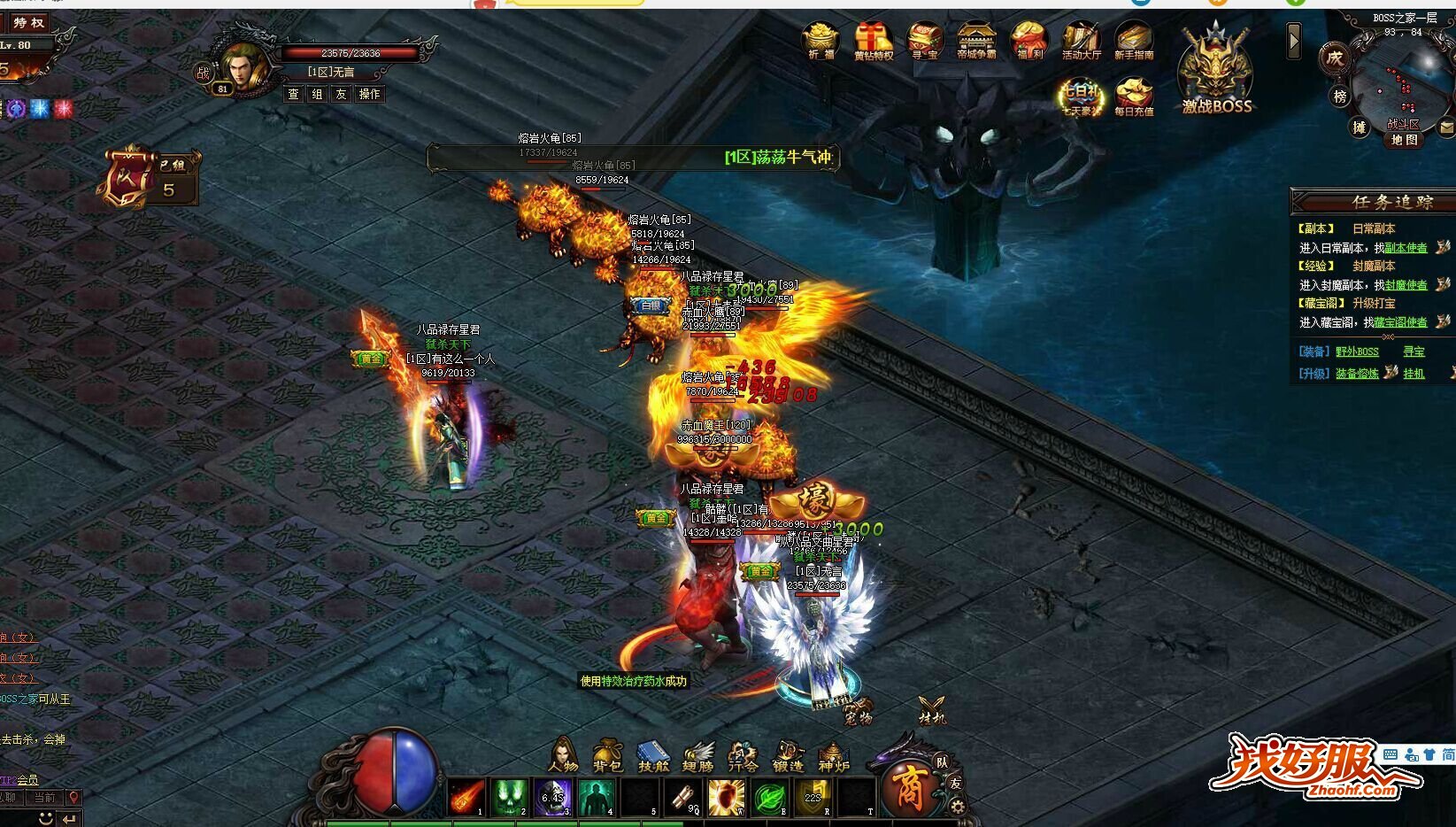Use the green leaf skill in slot E
The image size is (1456, 827).
770,797
